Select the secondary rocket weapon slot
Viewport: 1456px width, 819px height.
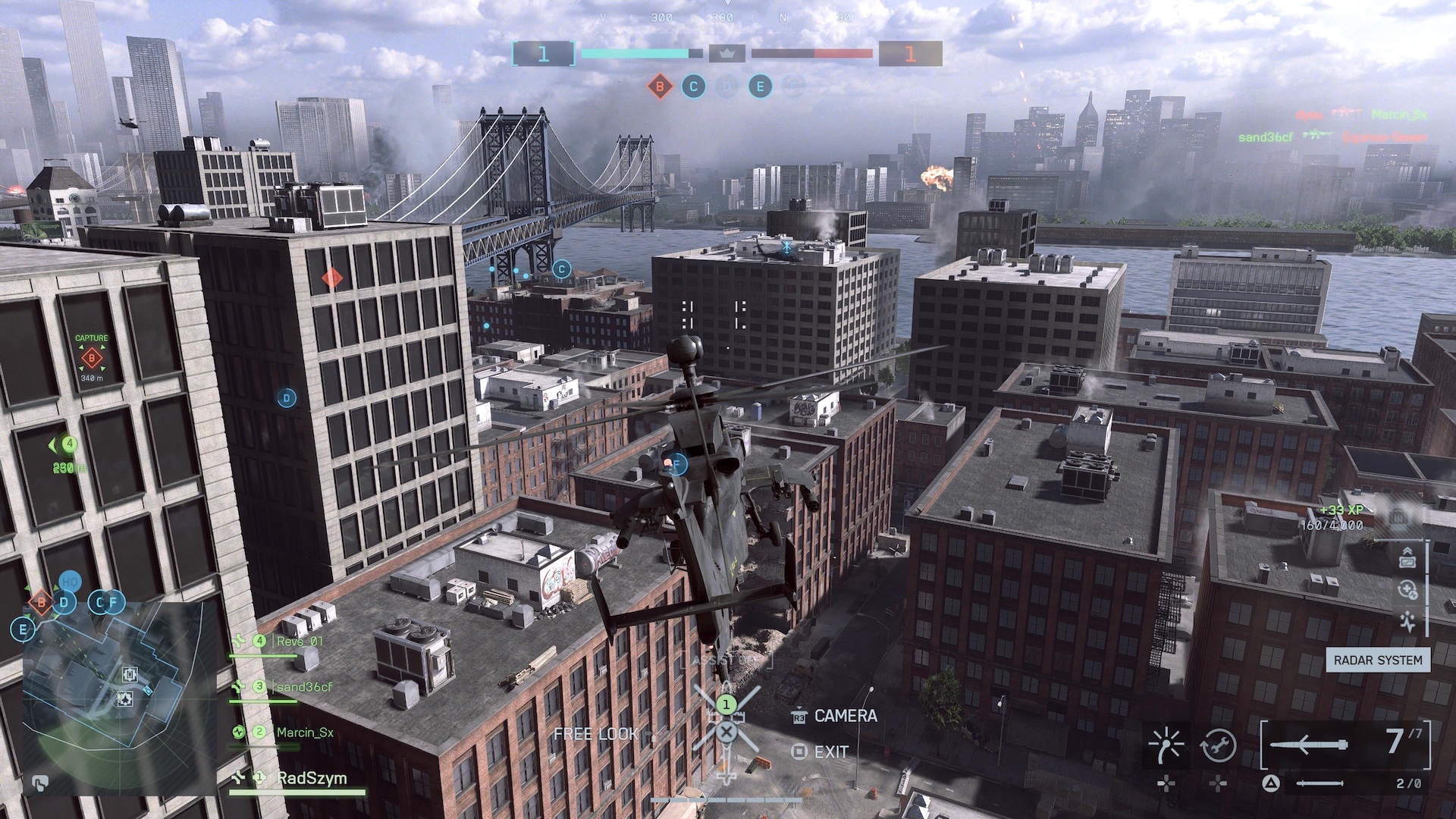click(x=1319, y=783)
